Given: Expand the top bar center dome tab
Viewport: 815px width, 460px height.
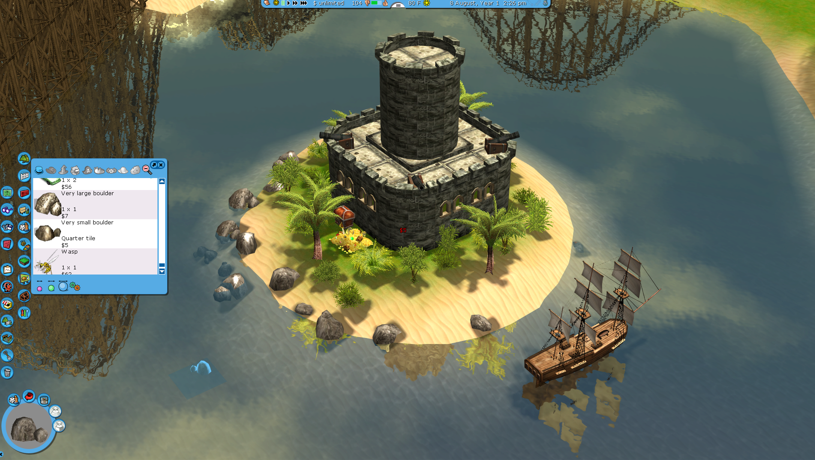Looking at the screenshot, I should click(398, 5).
